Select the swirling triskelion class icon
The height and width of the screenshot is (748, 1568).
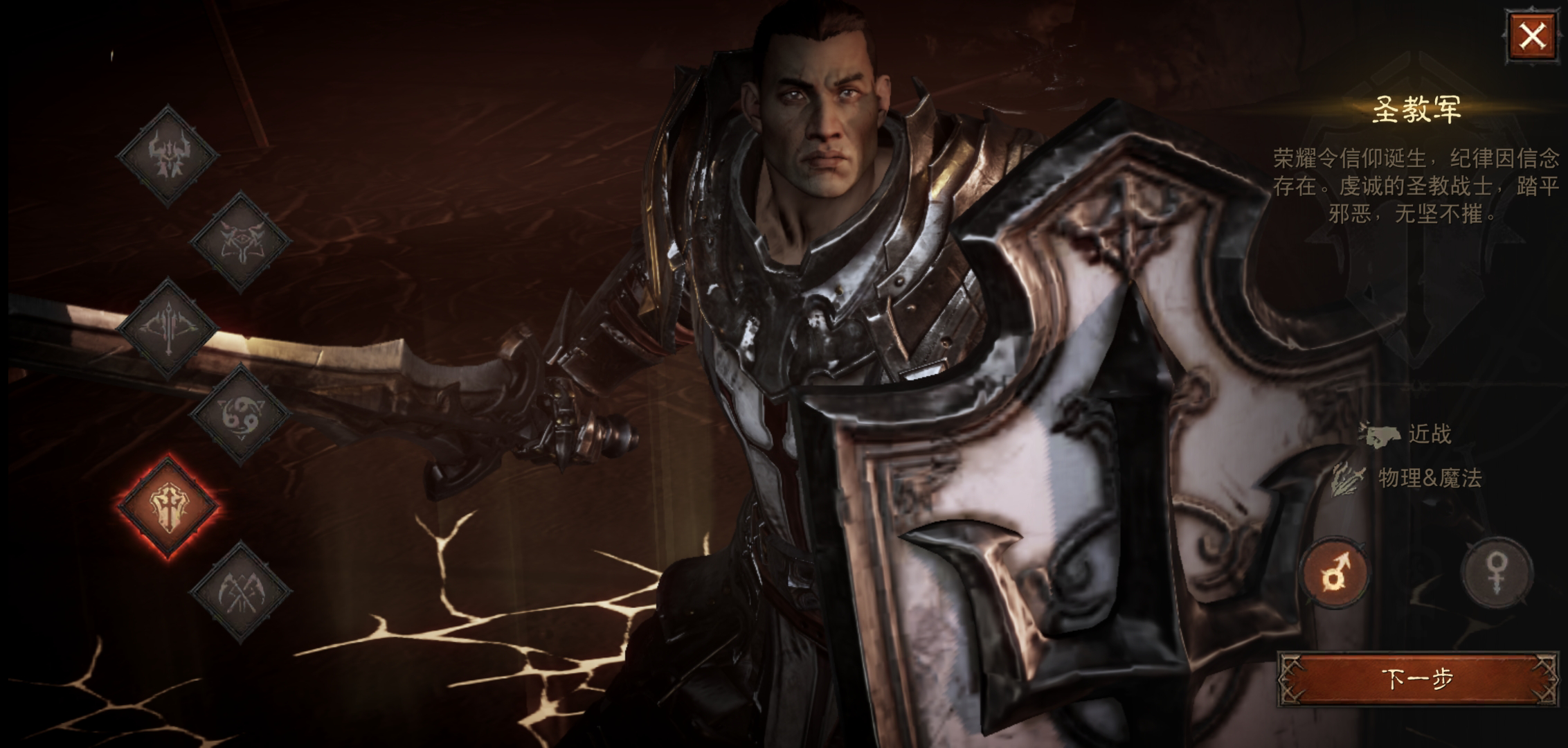(241, 414)
